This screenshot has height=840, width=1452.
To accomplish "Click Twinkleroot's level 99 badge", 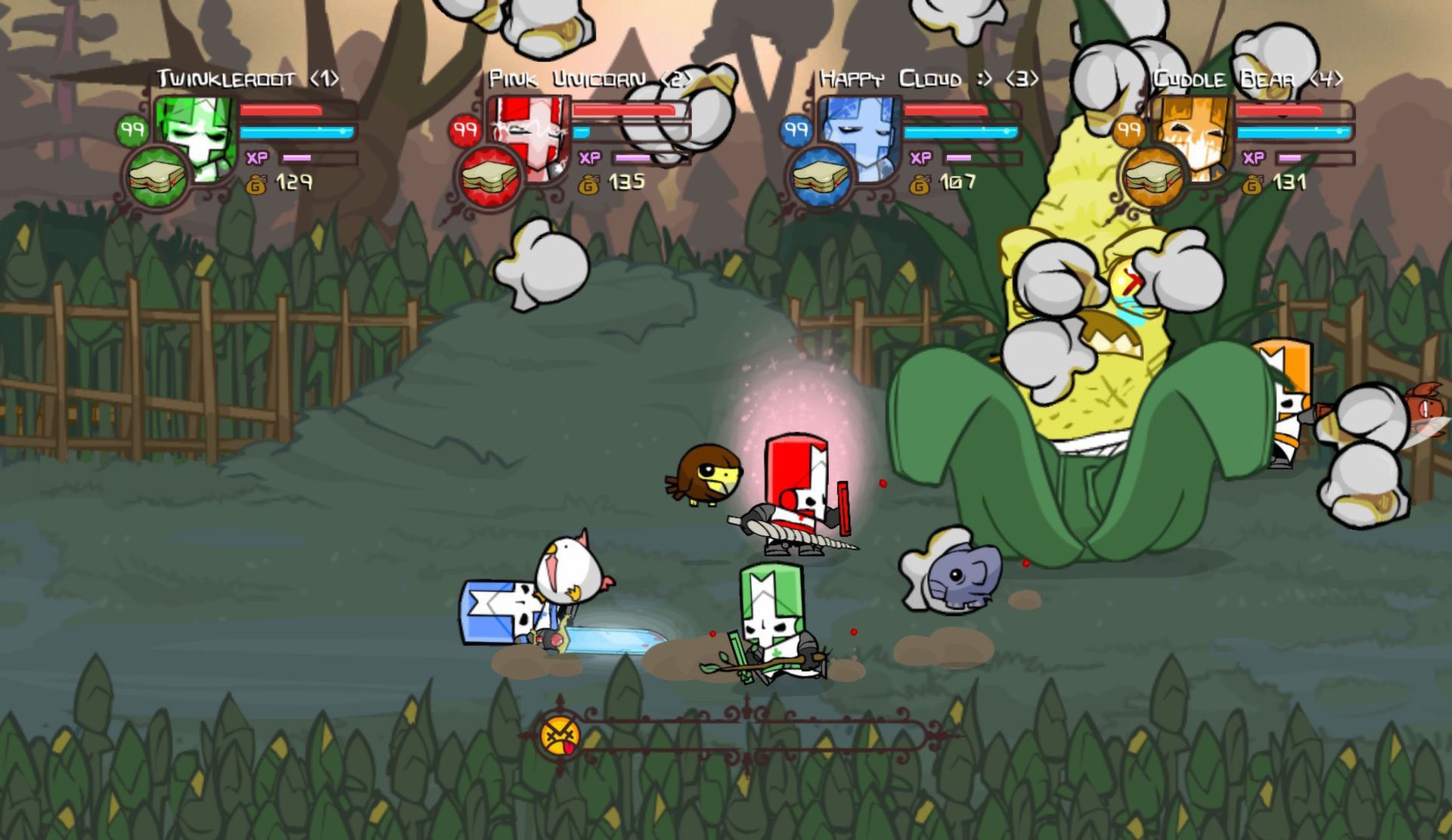I will coord(132,129).
